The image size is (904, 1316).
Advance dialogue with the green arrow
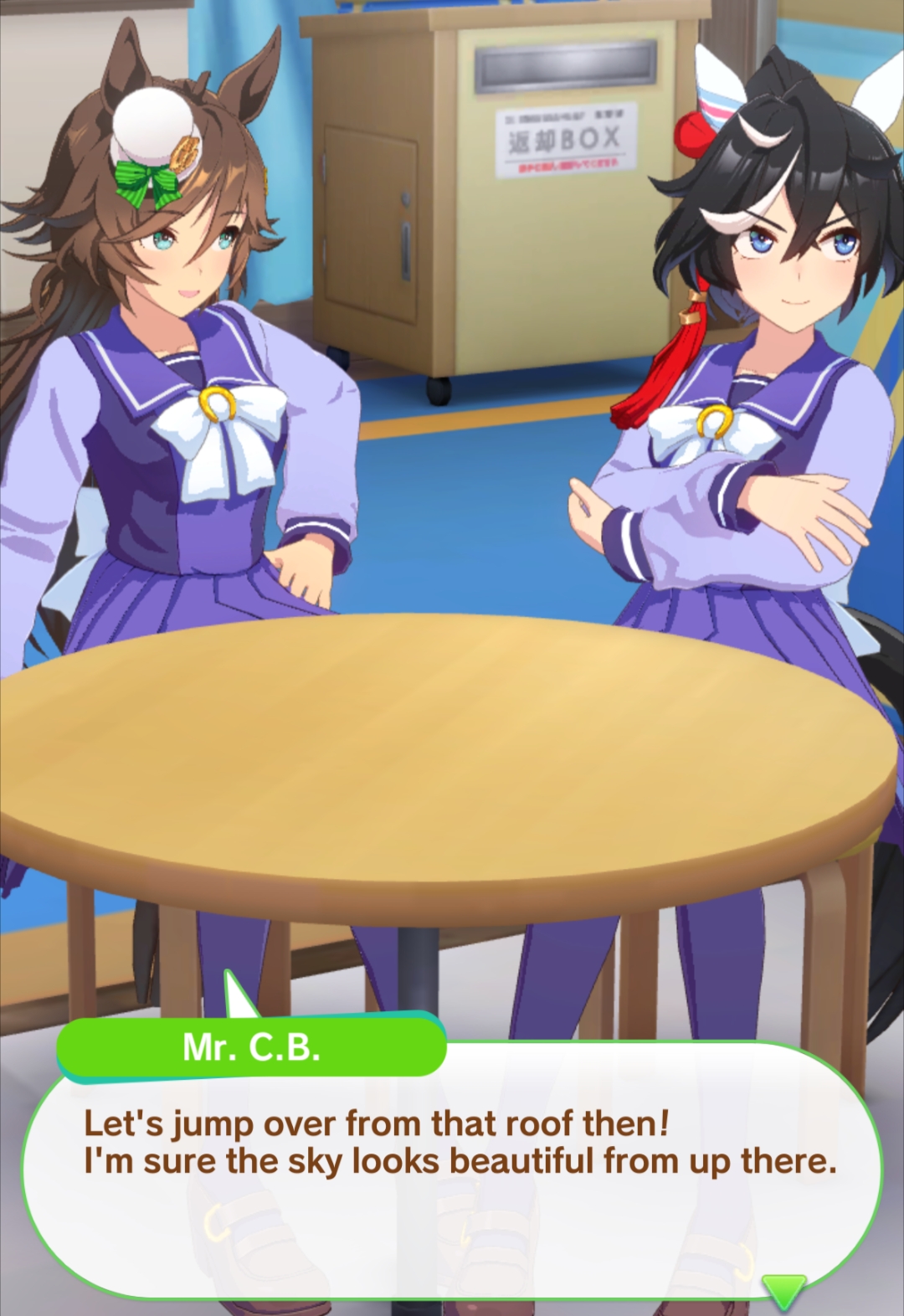coord(783,1291)
